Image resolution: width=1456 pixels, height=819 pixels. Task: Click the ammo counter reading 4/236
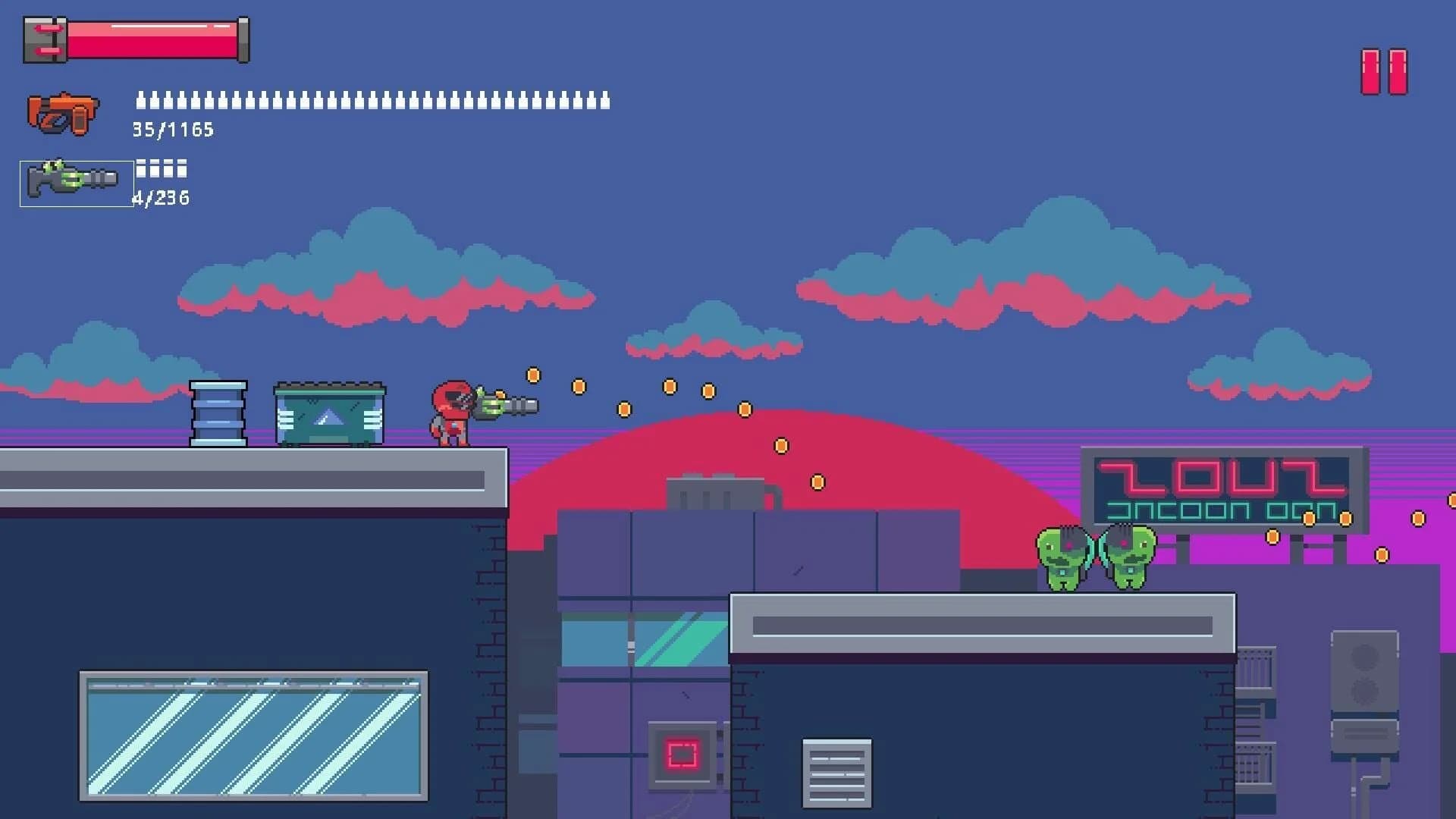pos(162,199)
